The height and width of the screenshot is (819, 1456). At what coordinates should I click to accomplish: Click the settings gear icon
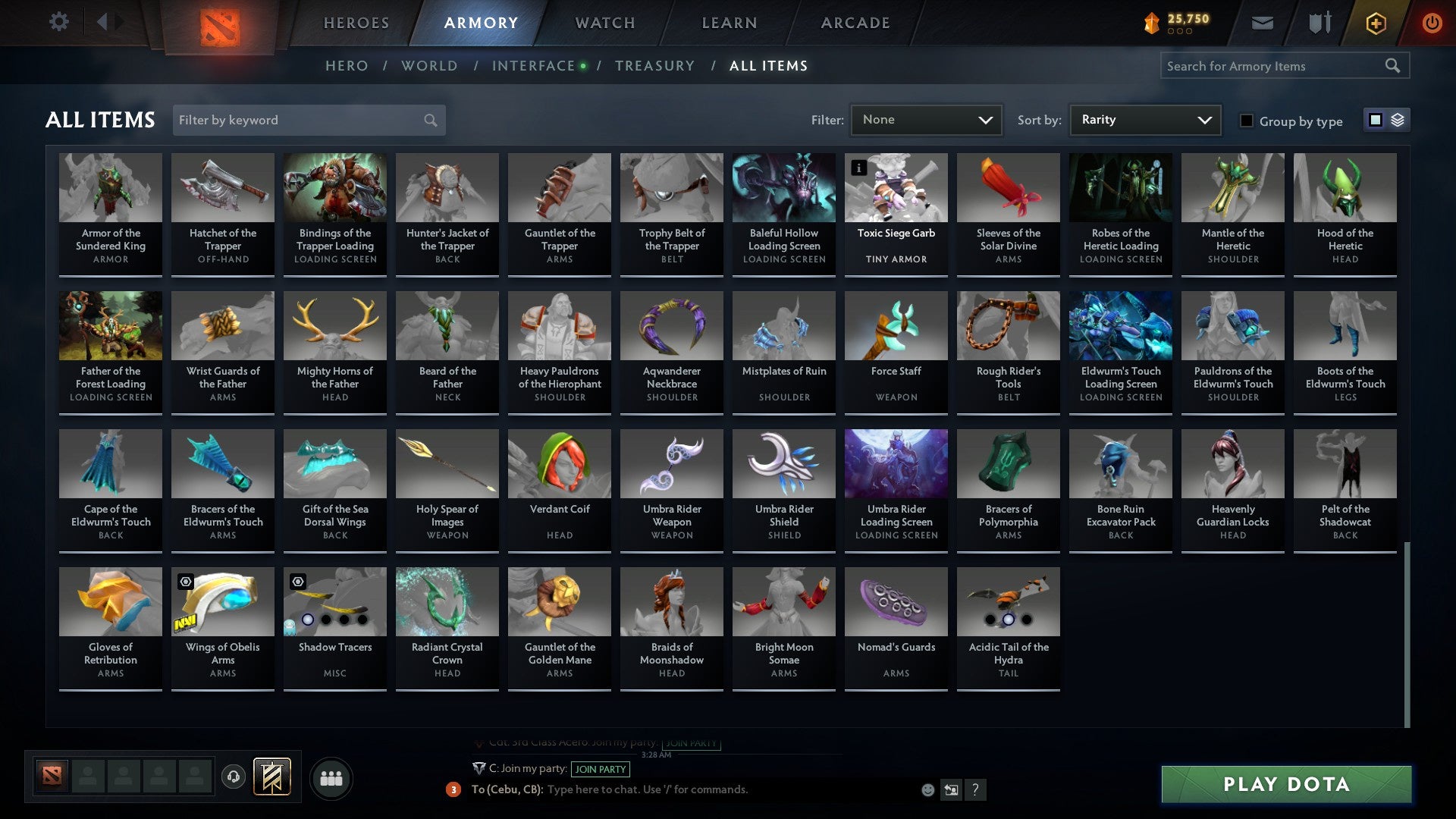tap(58, 21)
